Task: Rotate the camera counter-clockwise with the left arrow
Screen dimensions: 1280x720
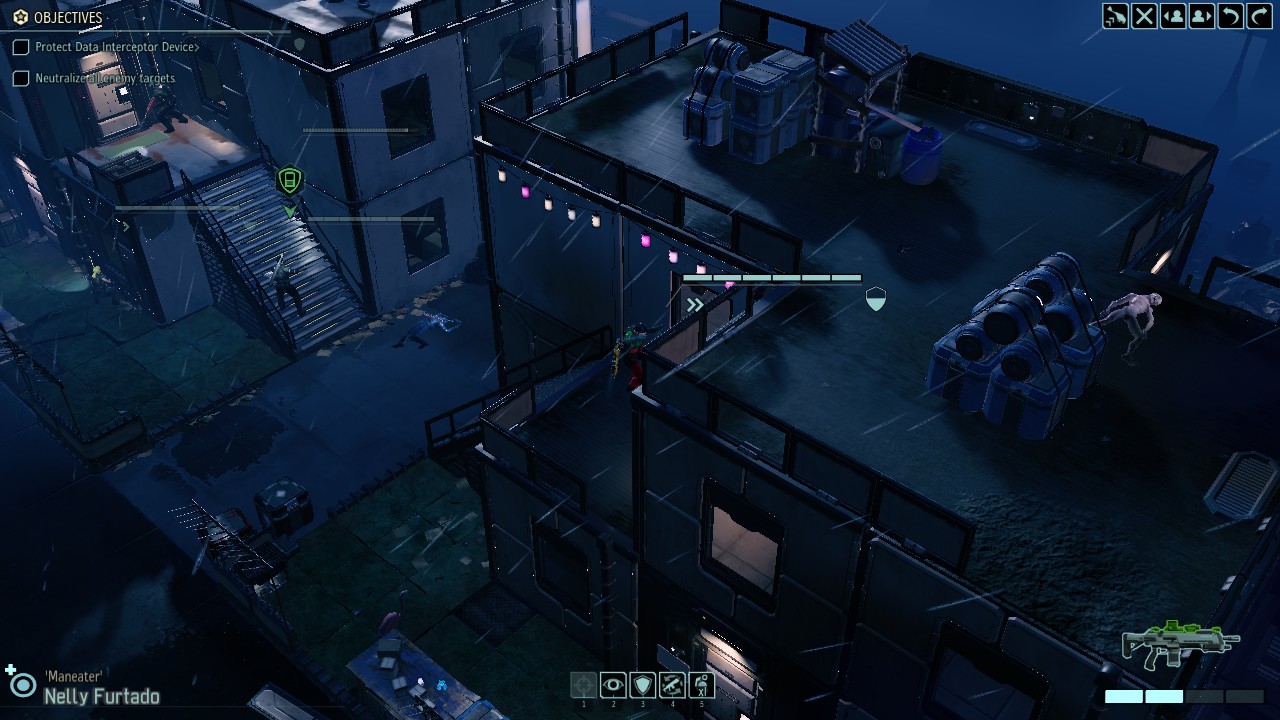Action: [x=1231, y=16]
